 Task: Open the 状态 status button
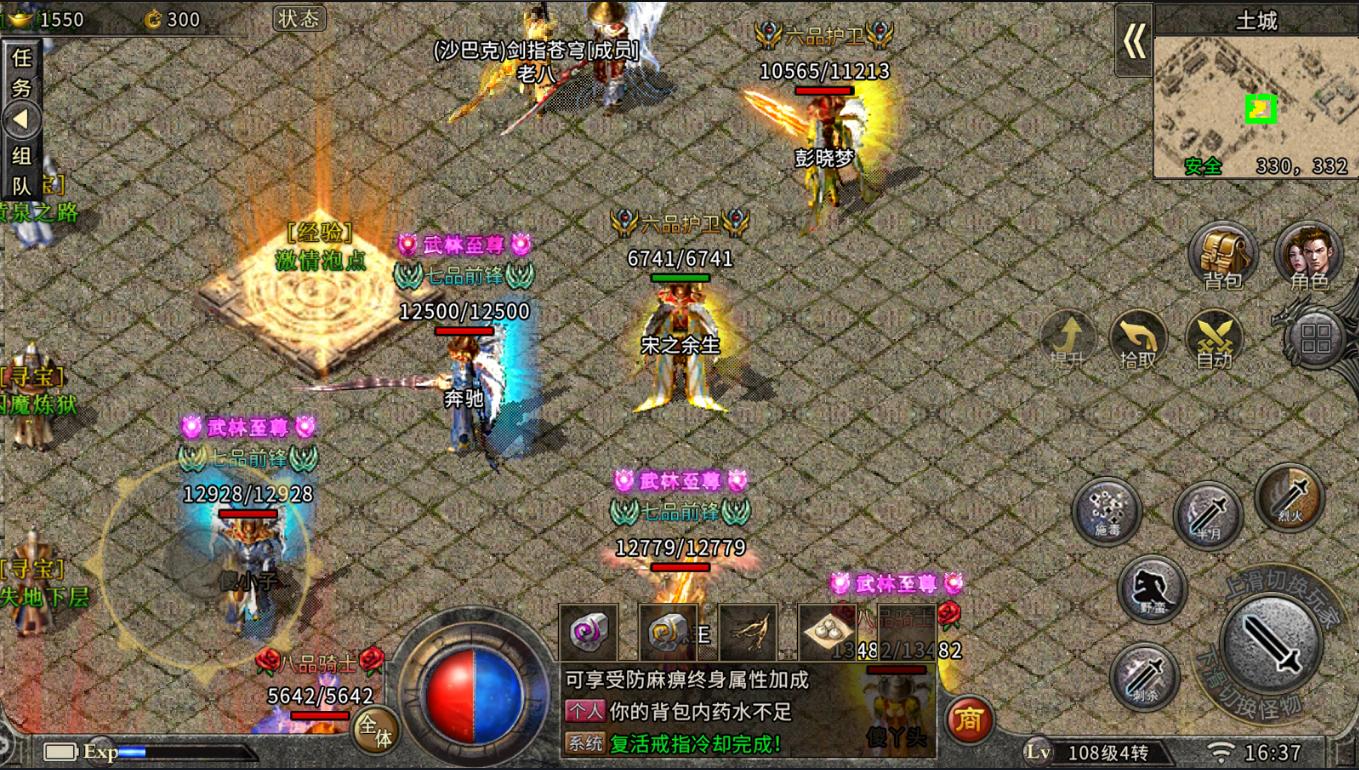[x=297, y=18]
